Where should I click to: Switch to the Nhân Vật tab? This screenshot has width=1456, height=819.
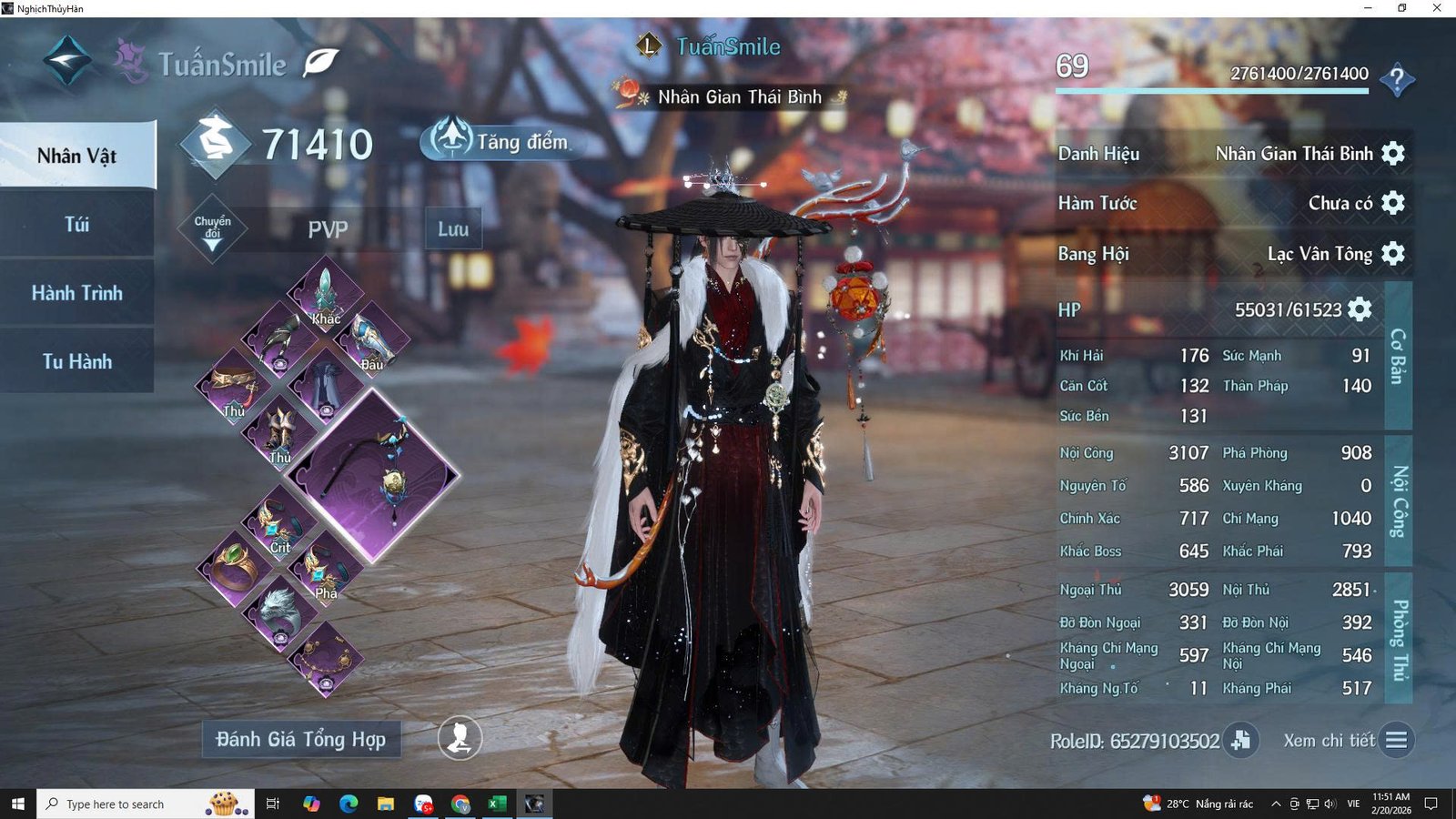(x=77, y=156)
